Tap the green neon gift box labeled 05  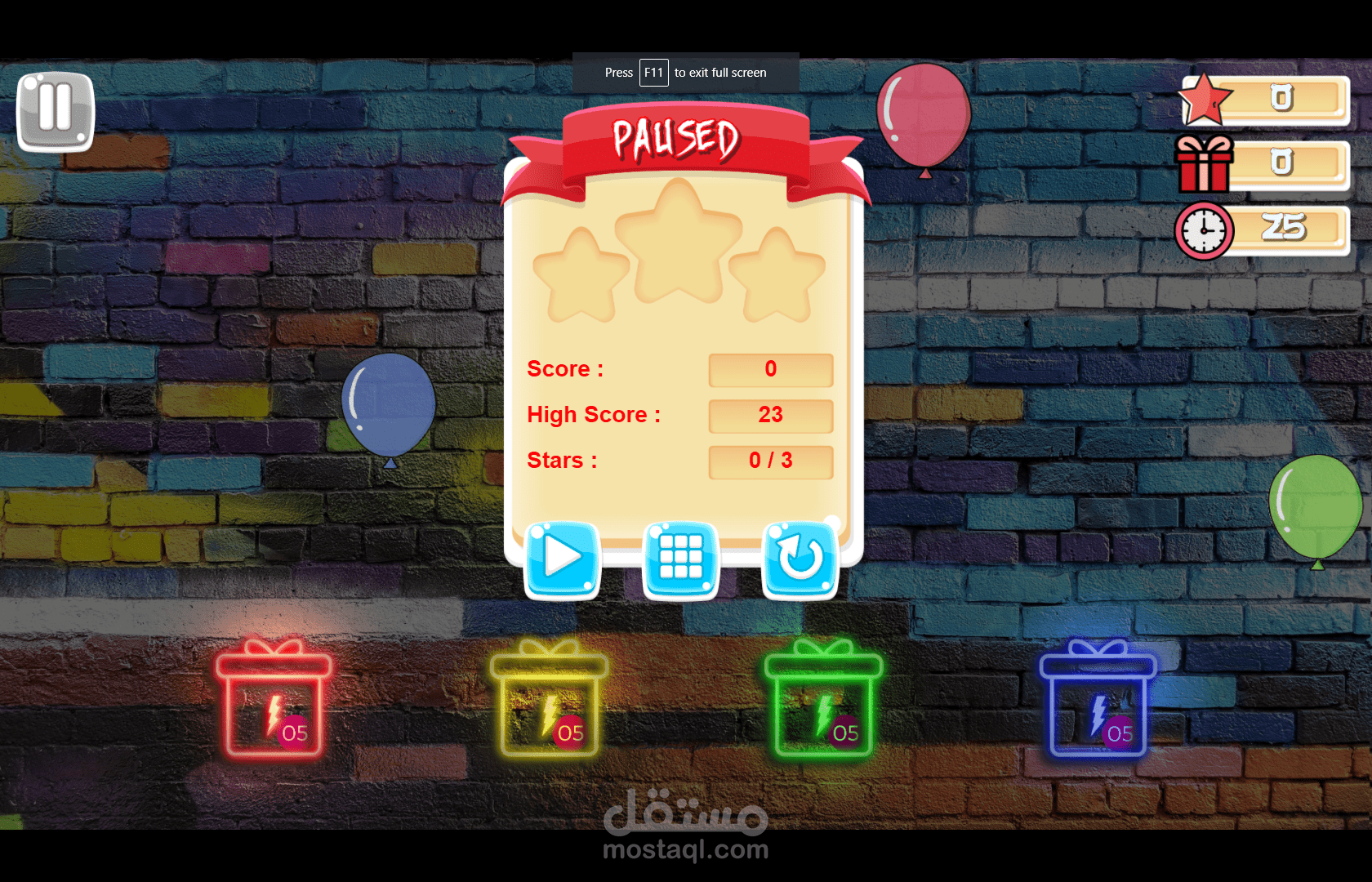click(x=823, y=704)
